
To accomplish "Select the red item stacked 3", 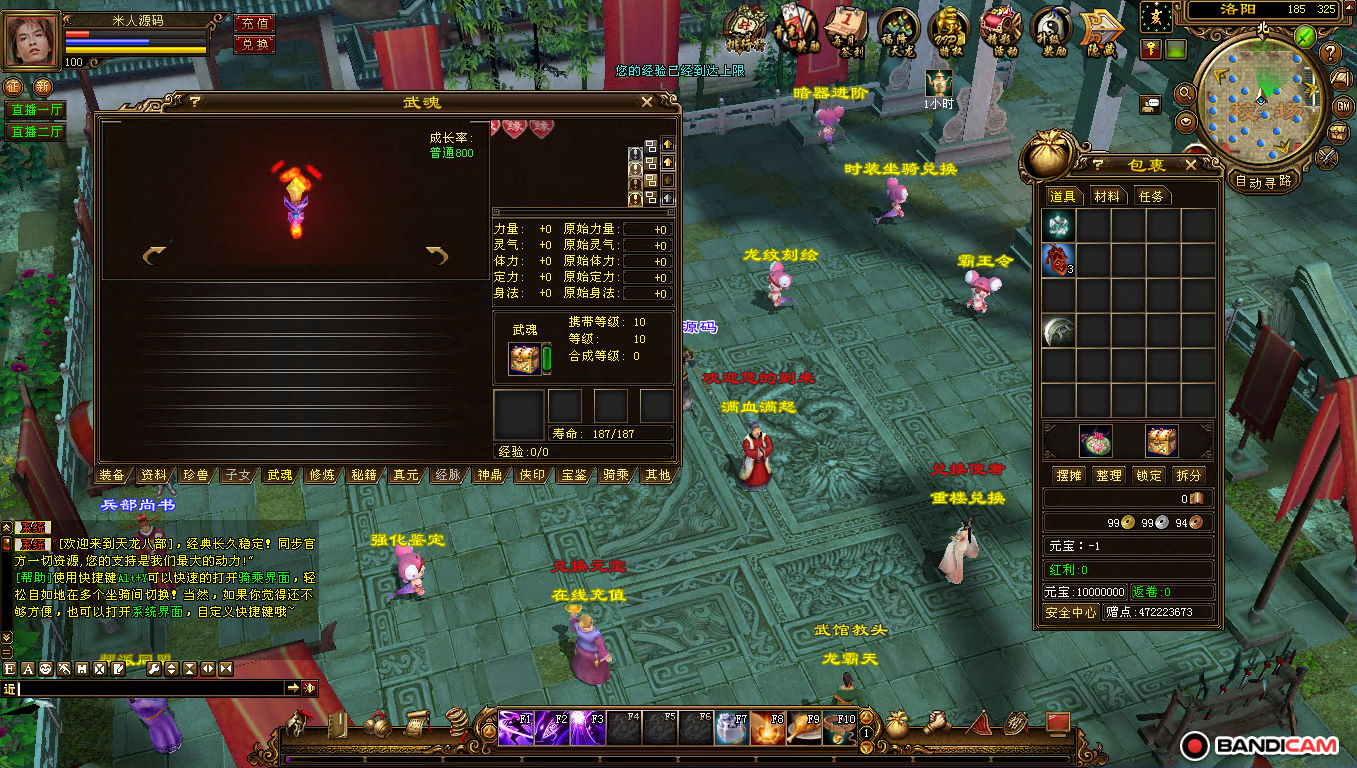I will pos(1058,260).
